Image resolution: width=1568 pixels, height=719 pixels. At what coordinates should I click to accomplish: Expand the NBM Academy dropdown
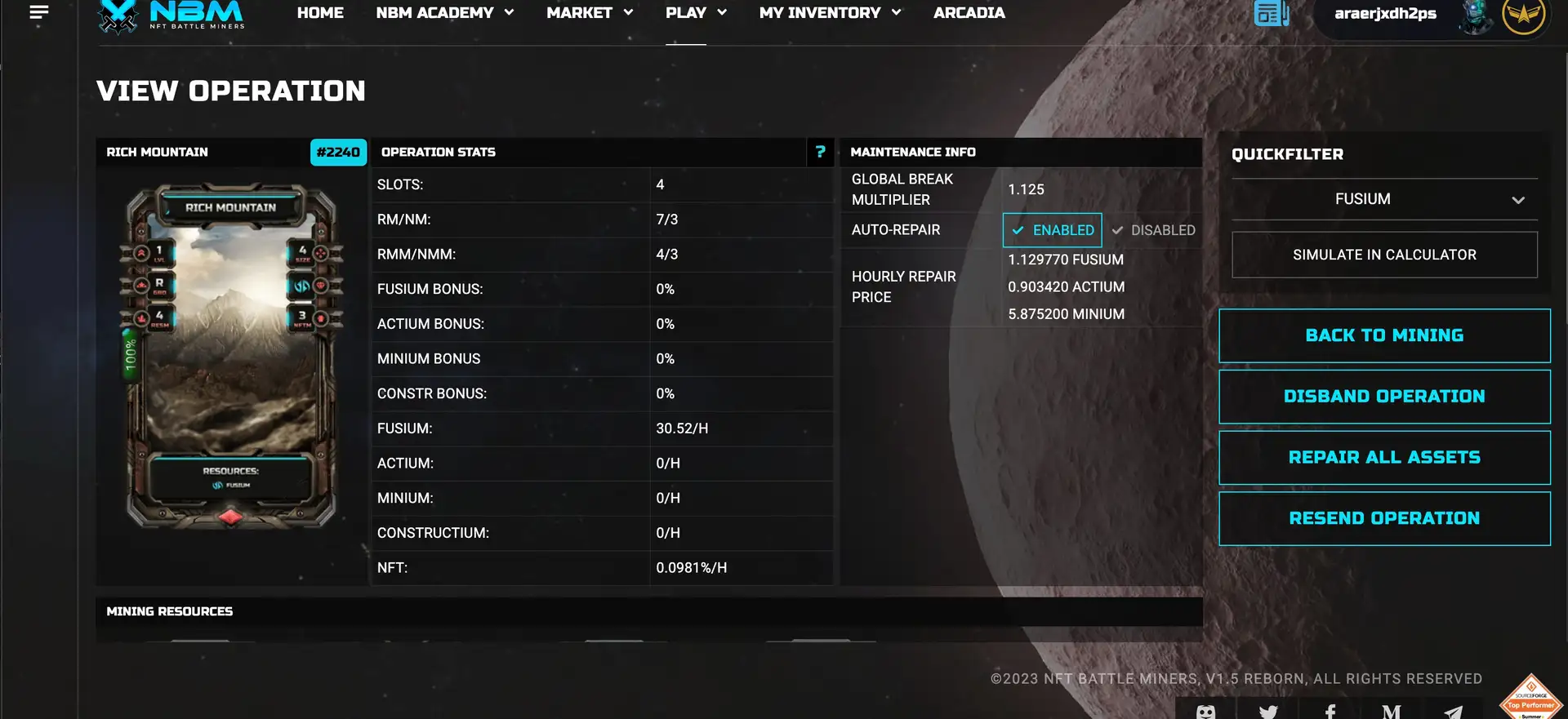pos(444,13)
